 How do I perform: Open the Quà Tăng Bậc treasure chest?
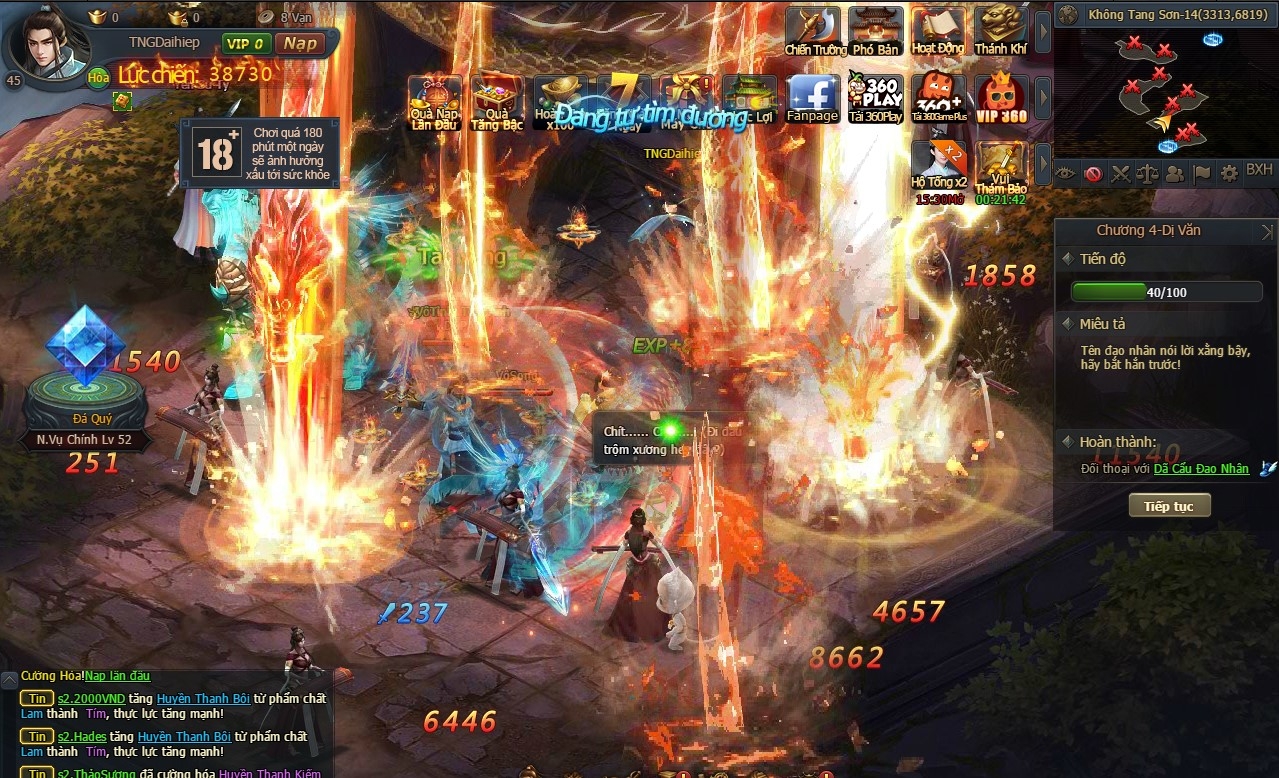(x=497, y=102)
